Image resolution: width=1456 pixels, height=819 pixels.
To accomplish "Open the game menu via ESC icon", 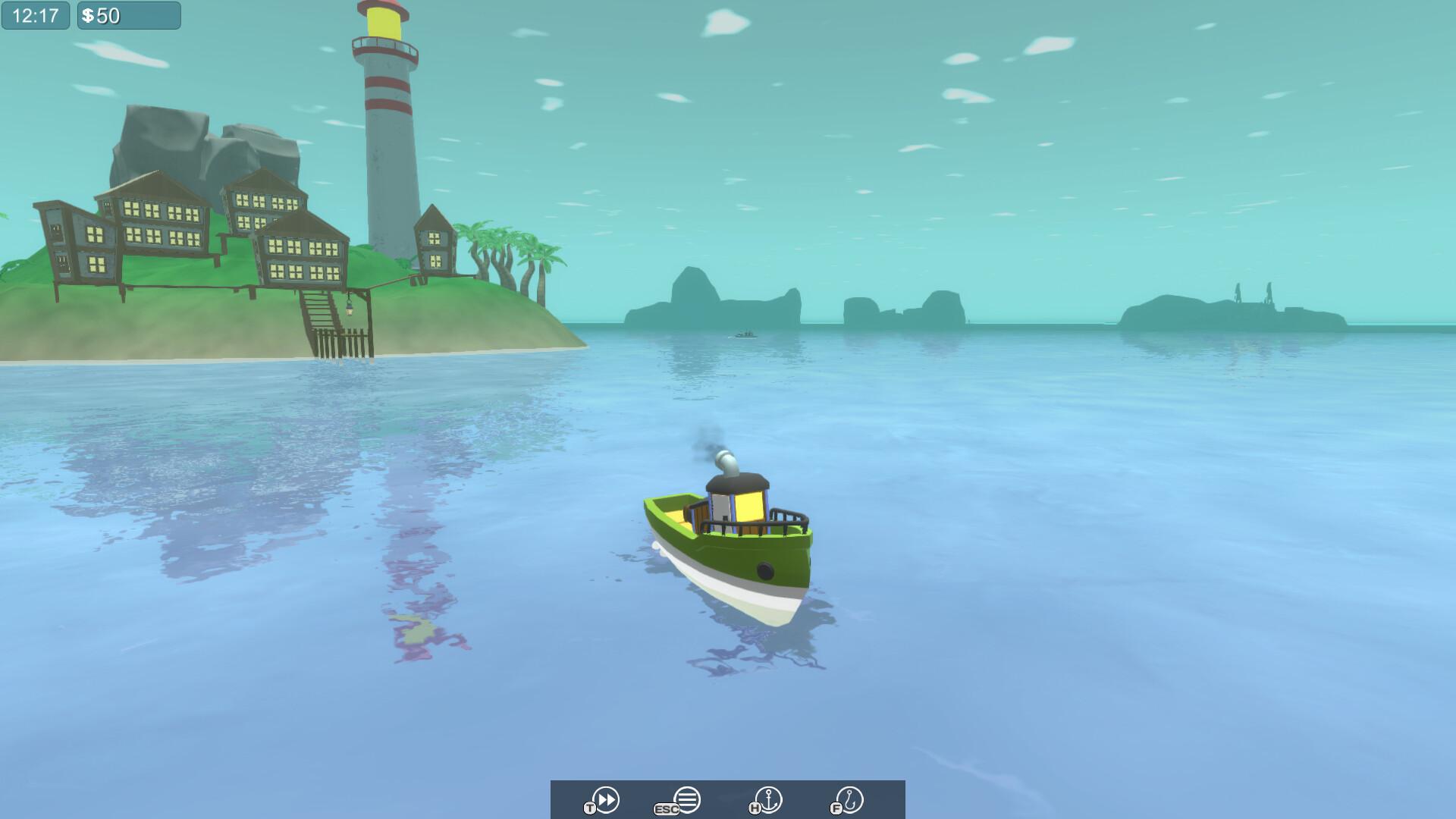I will [686, 798].
